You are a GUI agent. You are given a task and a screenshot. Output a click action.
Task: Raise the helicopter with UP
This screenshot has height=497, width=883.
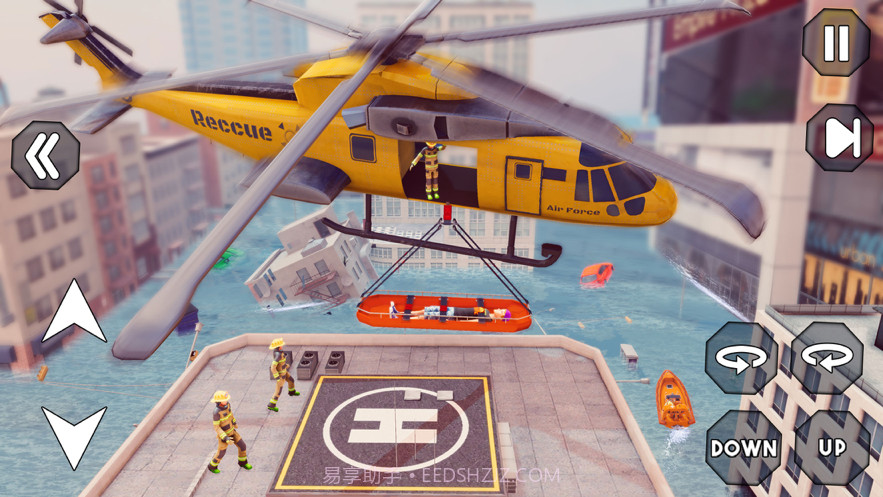point(831,447)
